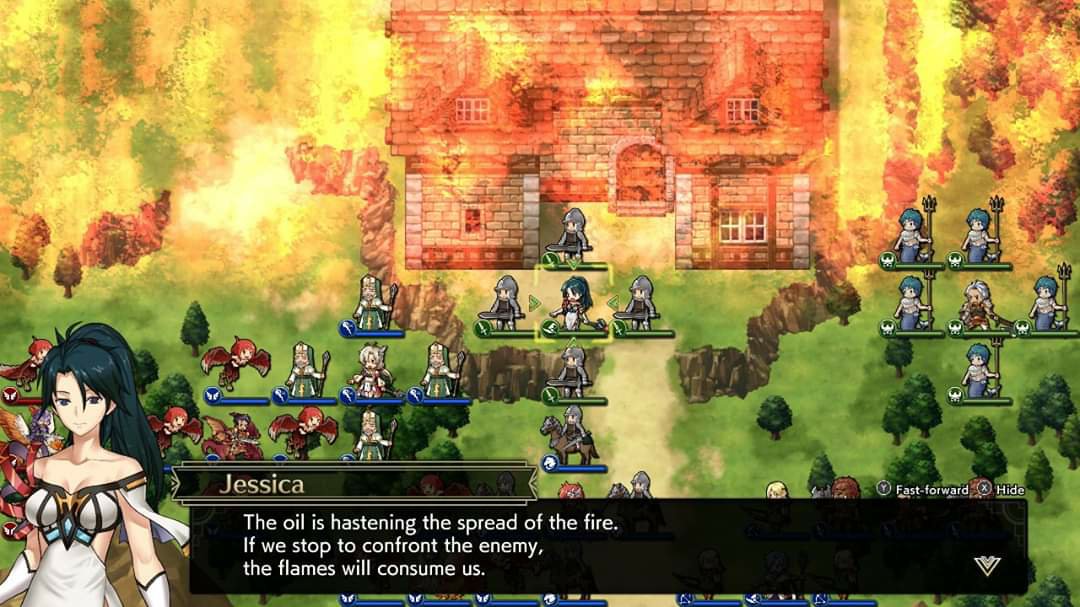Select the highlighted green-haired unit in yellow brackets
Viewport: 1080px width, 607px height.
[x=573, y=303]
